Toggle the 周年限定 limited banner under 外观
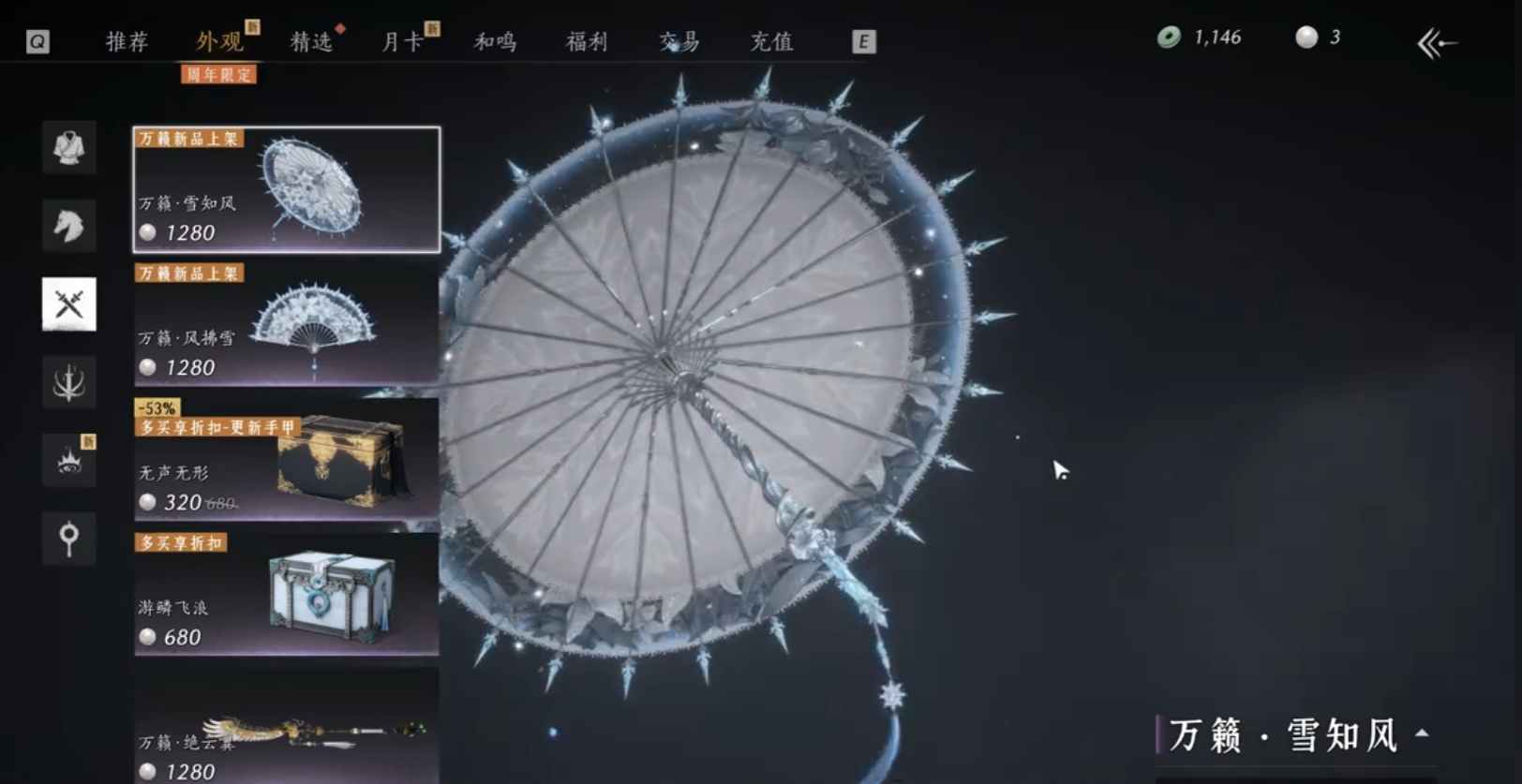Image resolution: width=1522 pixels, height=784 pixels. pos(219,74)
